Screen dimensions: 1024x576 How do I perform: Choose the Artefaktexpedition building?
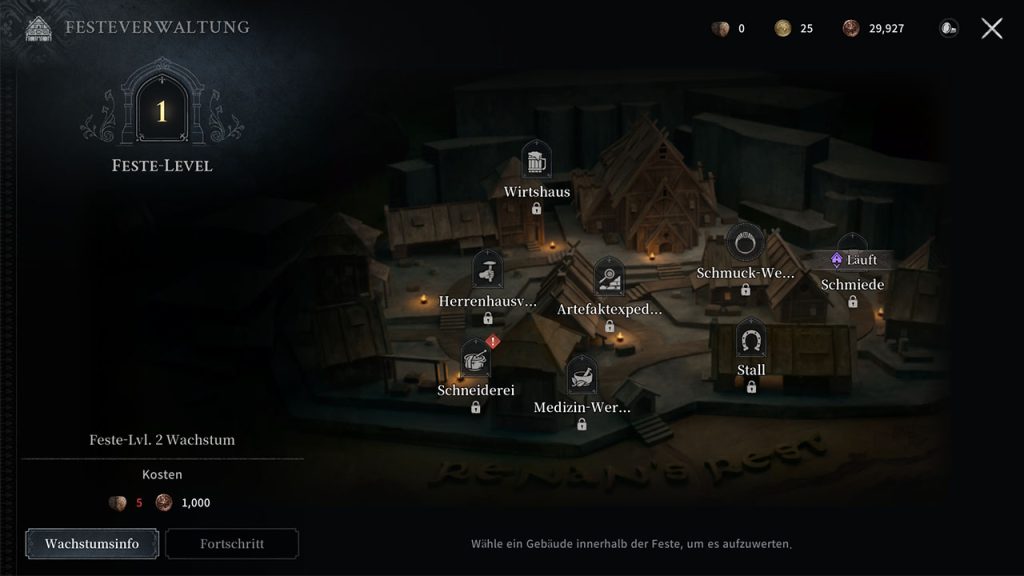pyautogui.click(x=609, y=277)
